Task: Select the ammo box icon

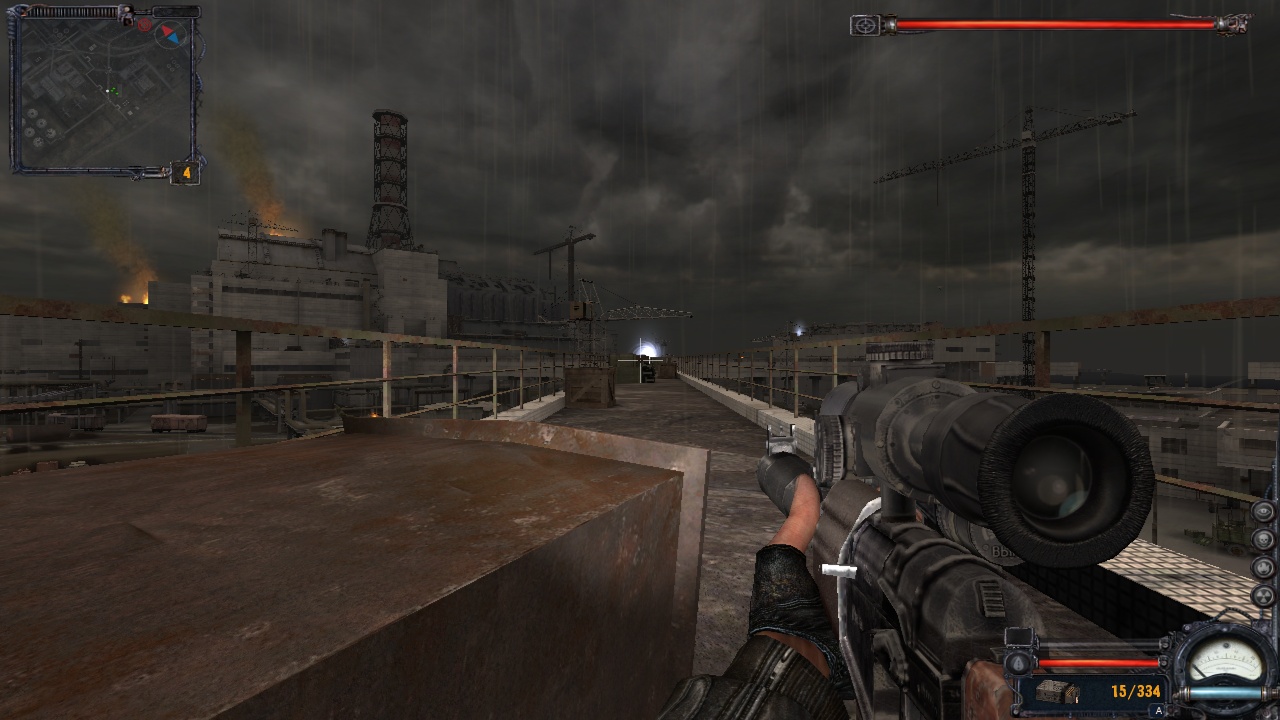Action: pyautogui.click(x=1056, y=692)
